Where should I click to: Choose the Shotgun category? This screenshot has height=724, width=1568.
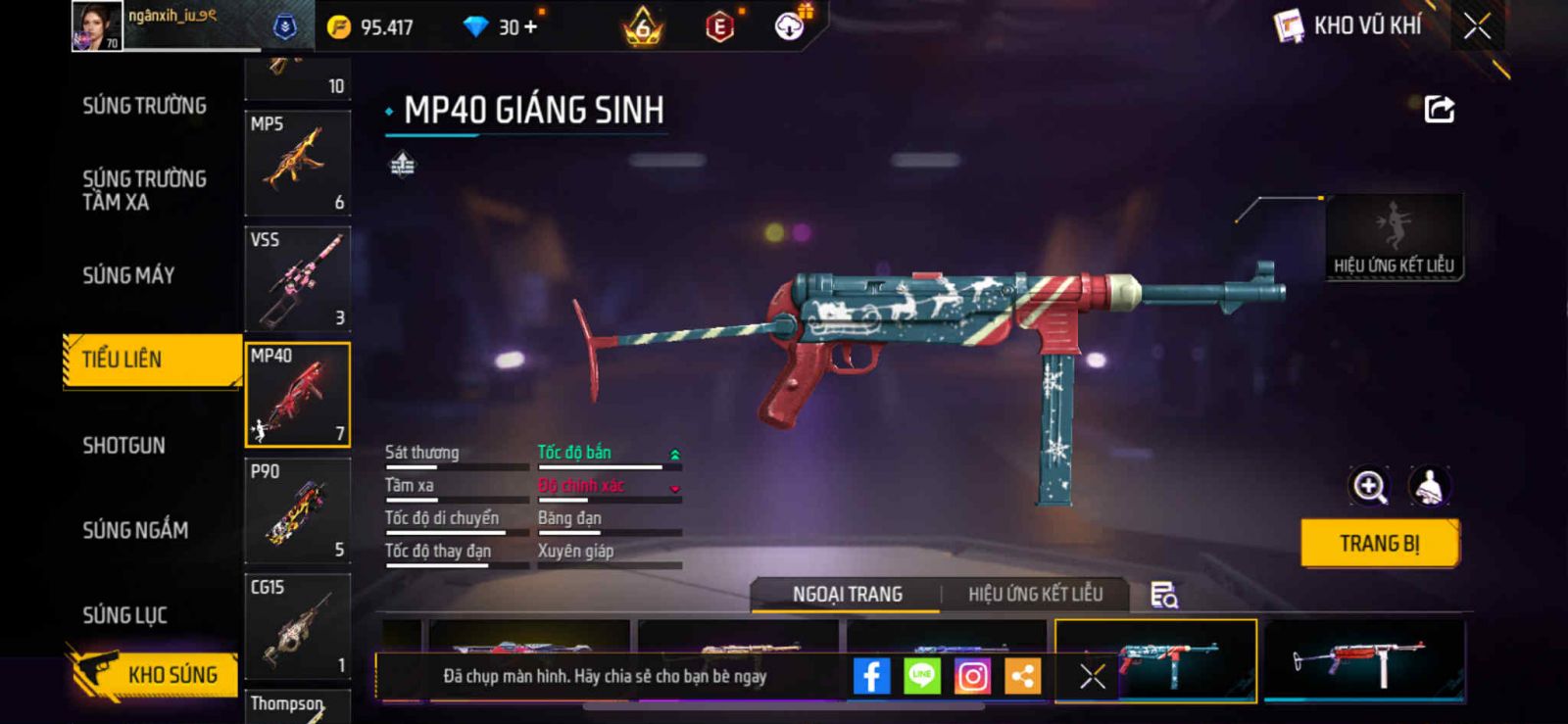point(123,446)
